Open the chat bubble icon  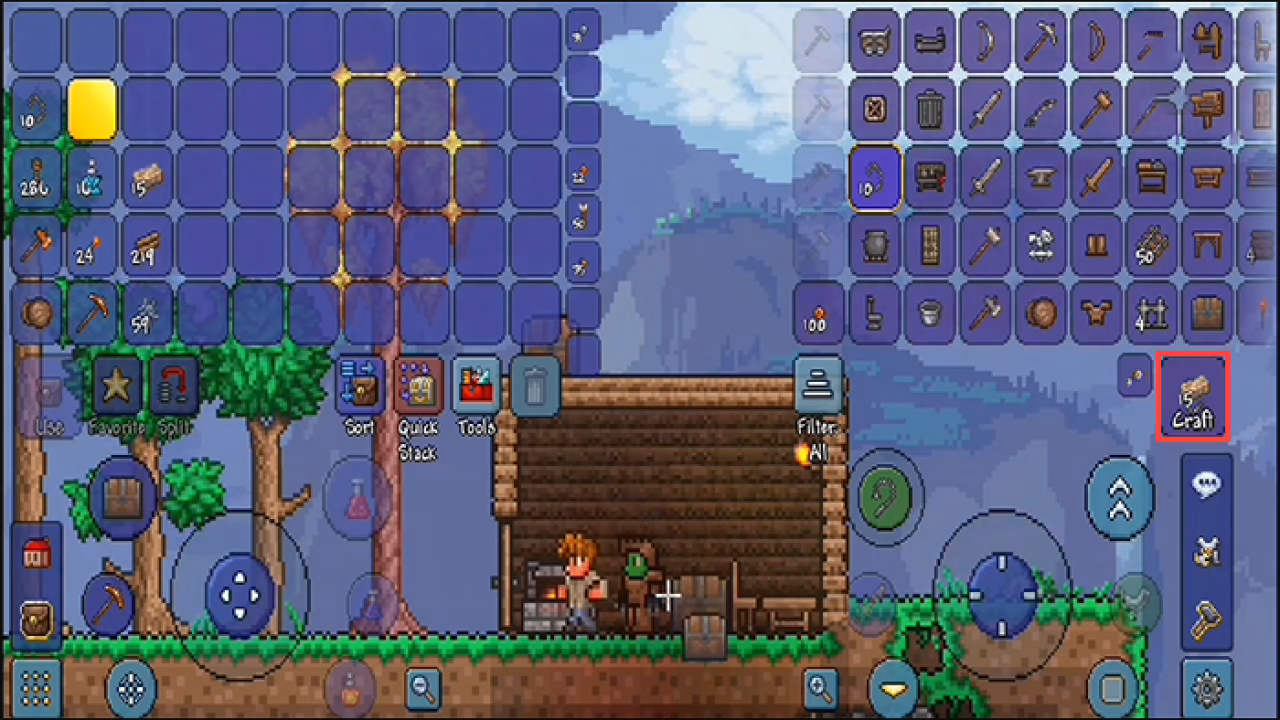[x=1206, y=487]
